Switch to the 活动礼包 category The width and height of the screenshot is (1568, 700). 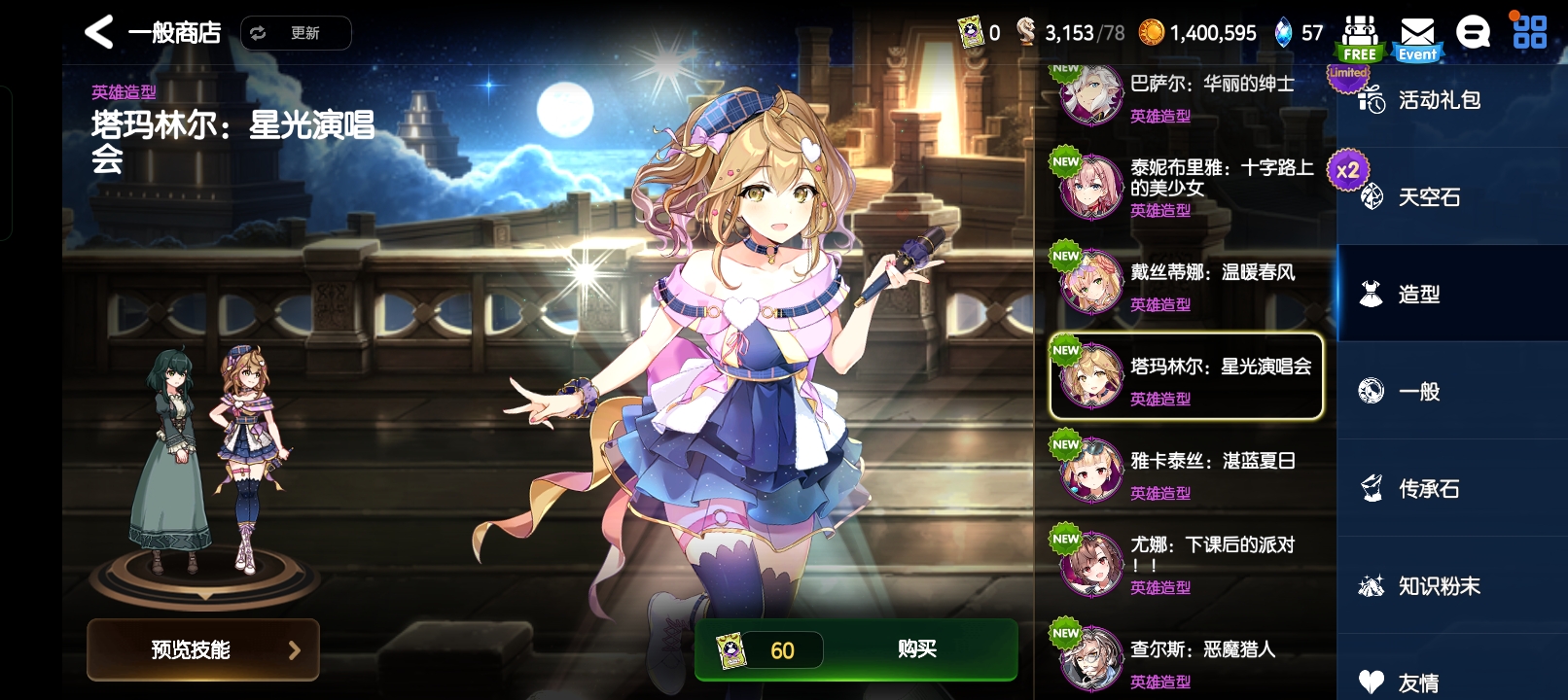(1440, 100)
